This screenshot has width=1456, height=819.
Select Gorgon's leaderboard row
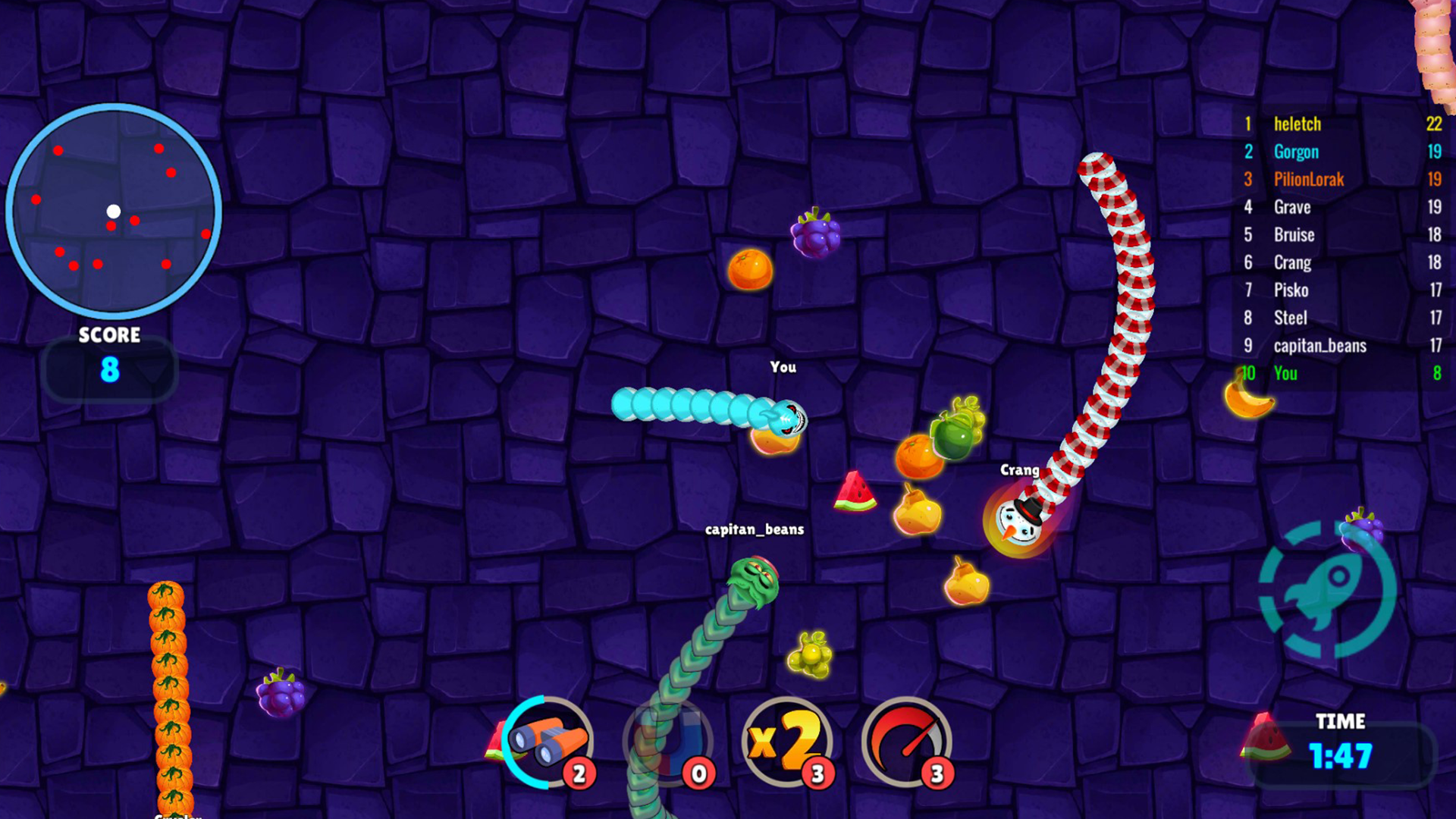tap(1342, 152)
